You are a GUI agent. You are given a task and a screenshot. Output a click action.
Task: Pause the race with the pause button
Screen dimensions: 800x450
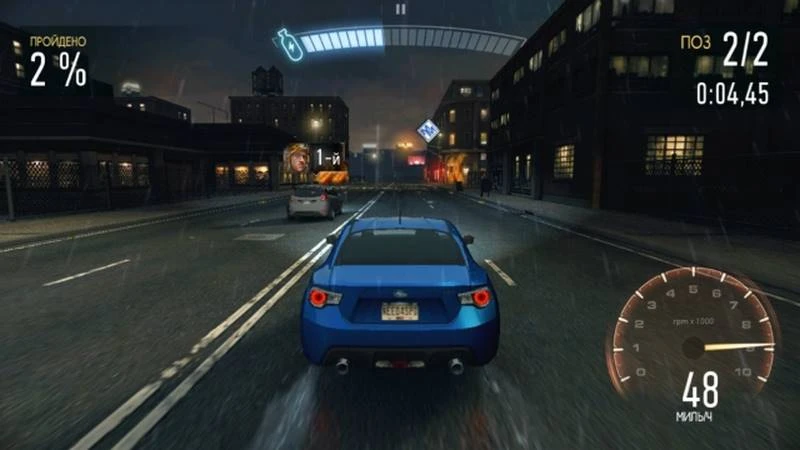400,9
